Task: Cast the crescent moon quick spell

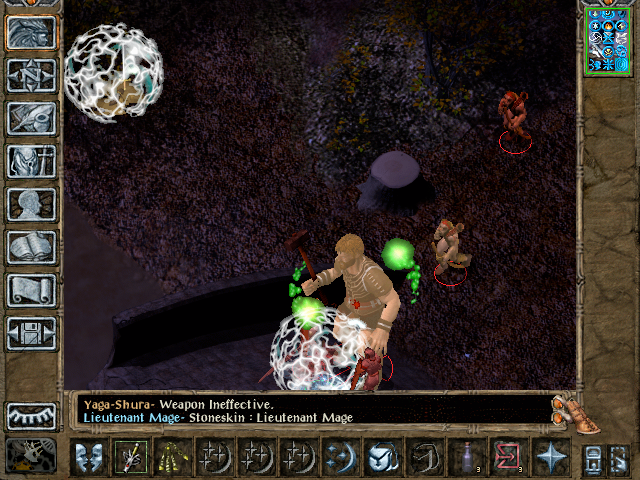Action: pos(339,457)
